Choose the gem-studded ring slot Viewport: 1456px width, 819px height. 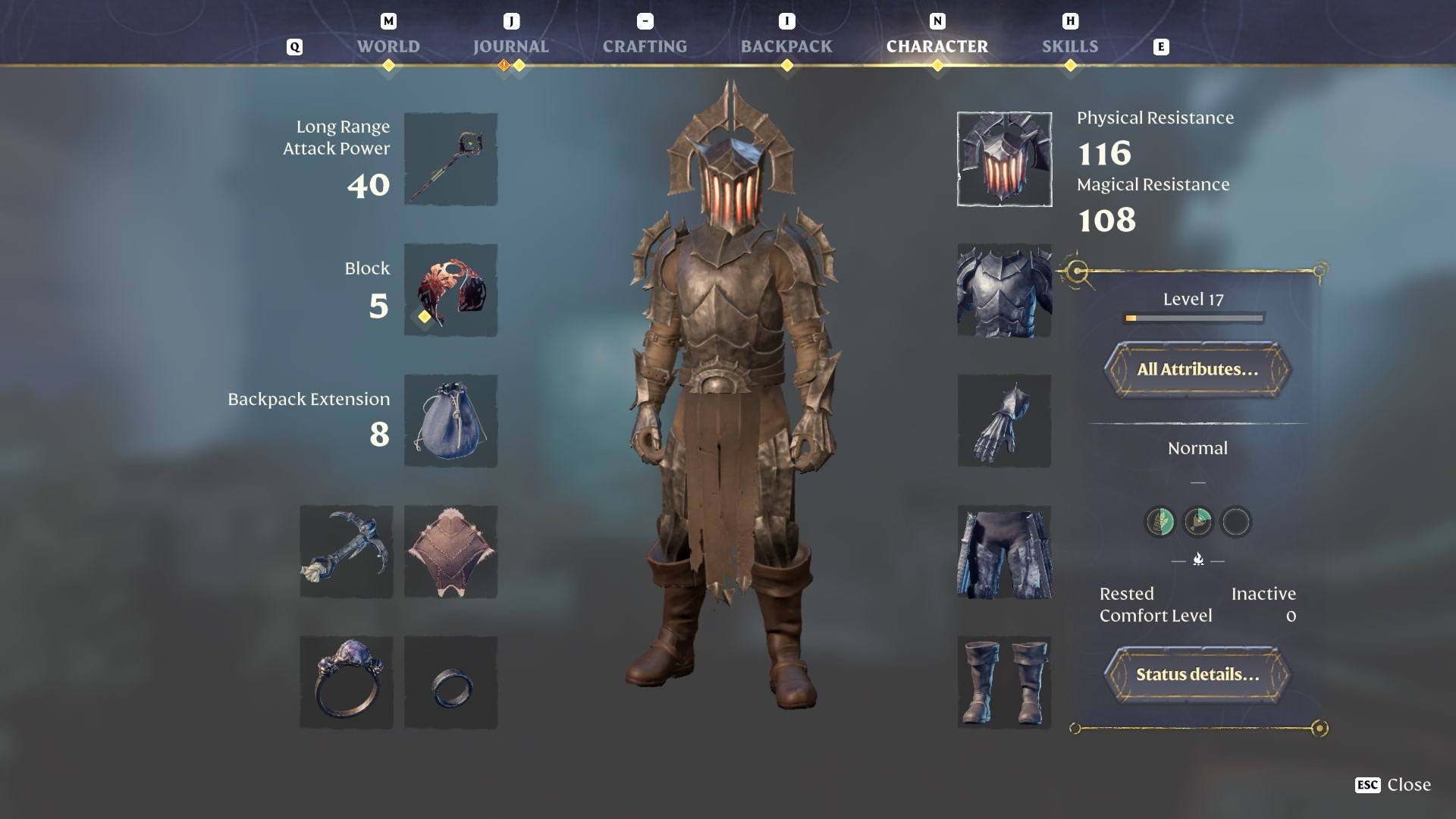point(347,682)
